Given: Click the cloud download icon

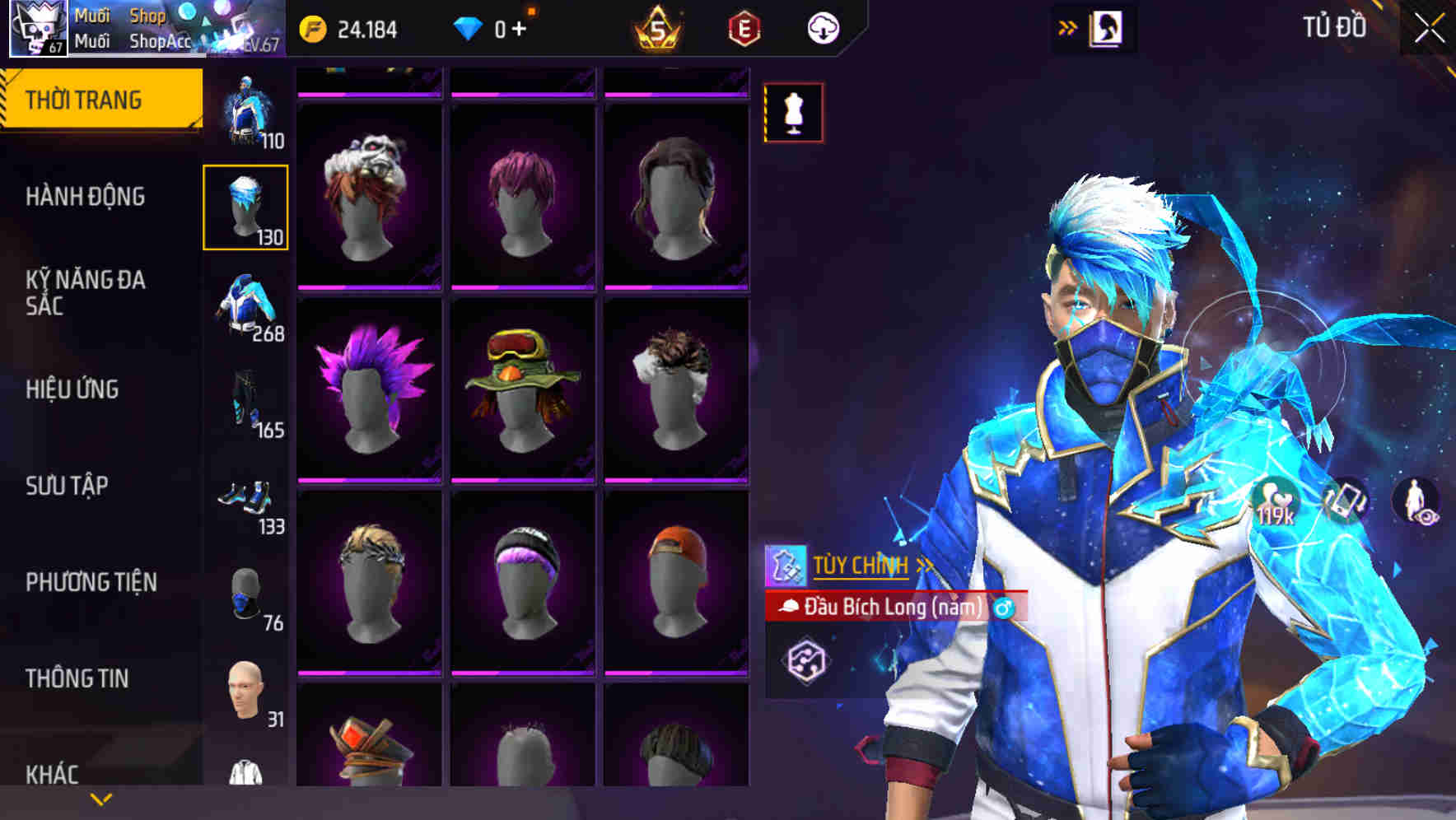Looking at the screenshot, I should point(823,28).
